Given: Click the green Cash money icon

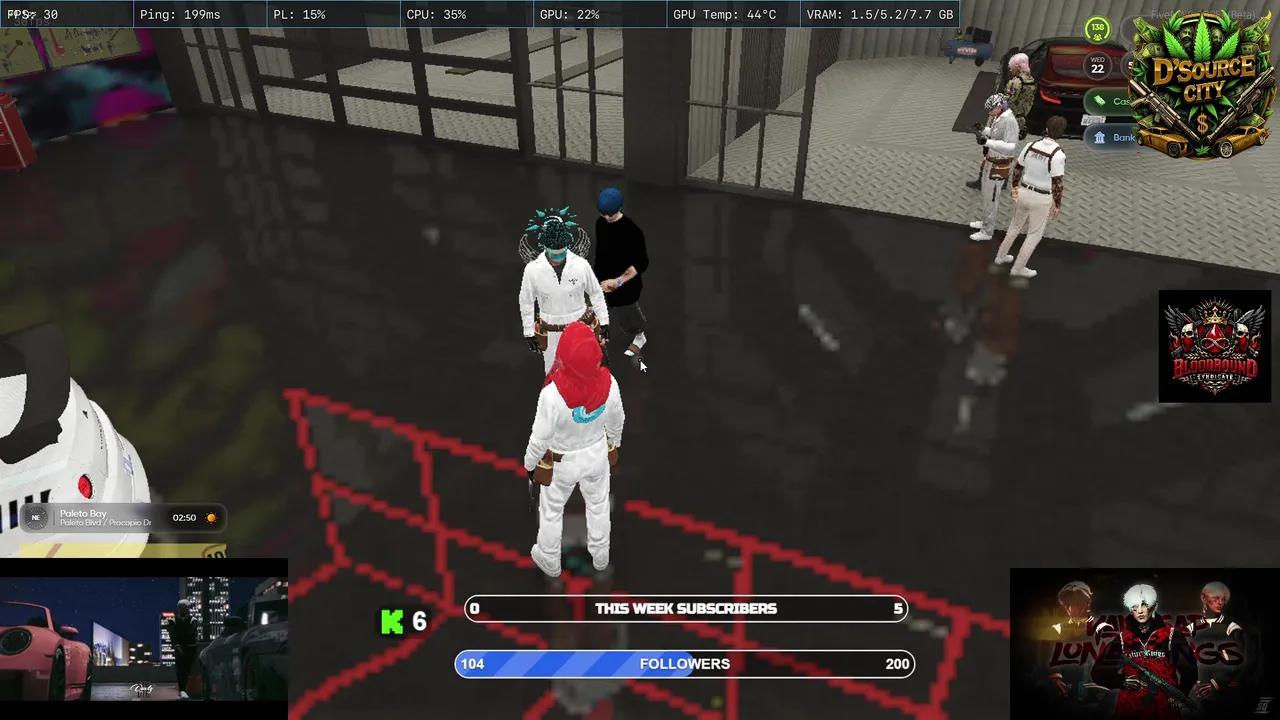Looking at the screenshot, I should [1099, 100].
